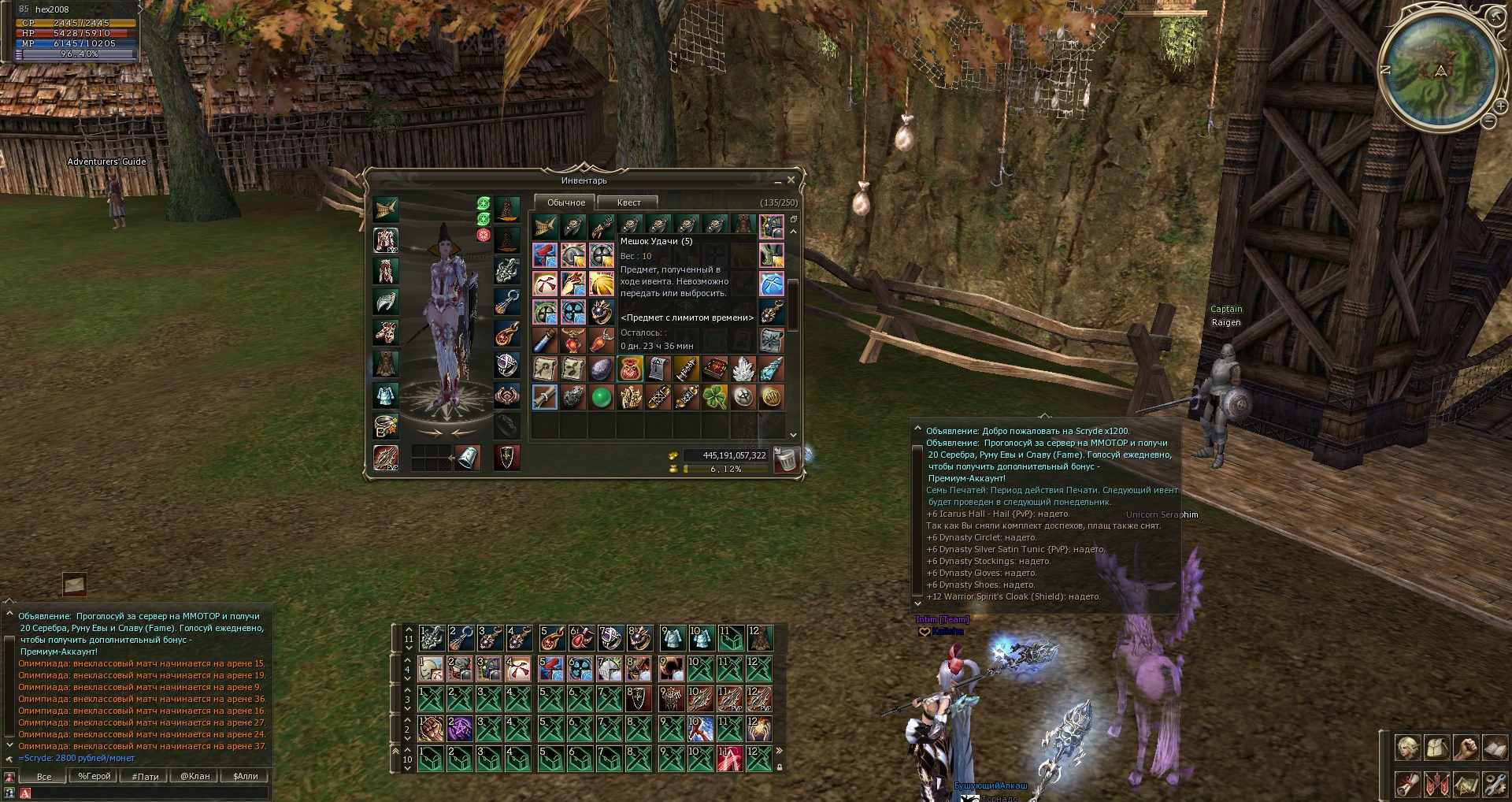Select the green orb inventory item
This screenshot has height=802, width=1512.
click(602, 397)
